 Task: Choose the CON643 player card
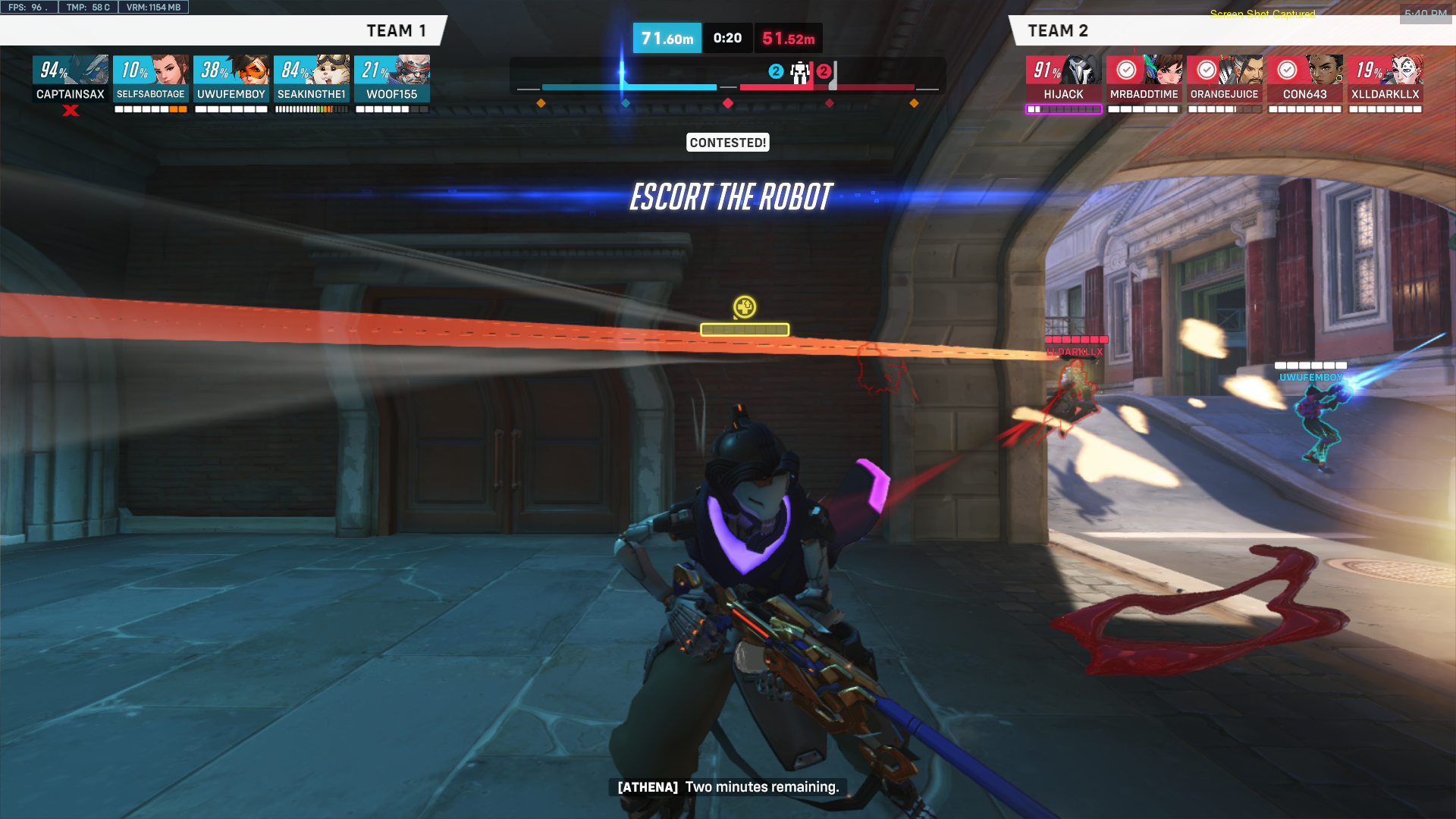(x=1304, y=78)
